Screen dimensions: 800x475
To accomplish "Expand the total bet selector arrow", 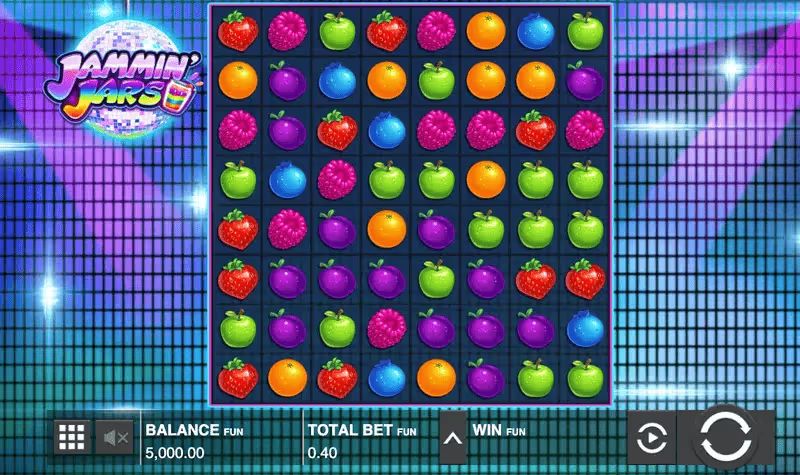I will 453,437.
